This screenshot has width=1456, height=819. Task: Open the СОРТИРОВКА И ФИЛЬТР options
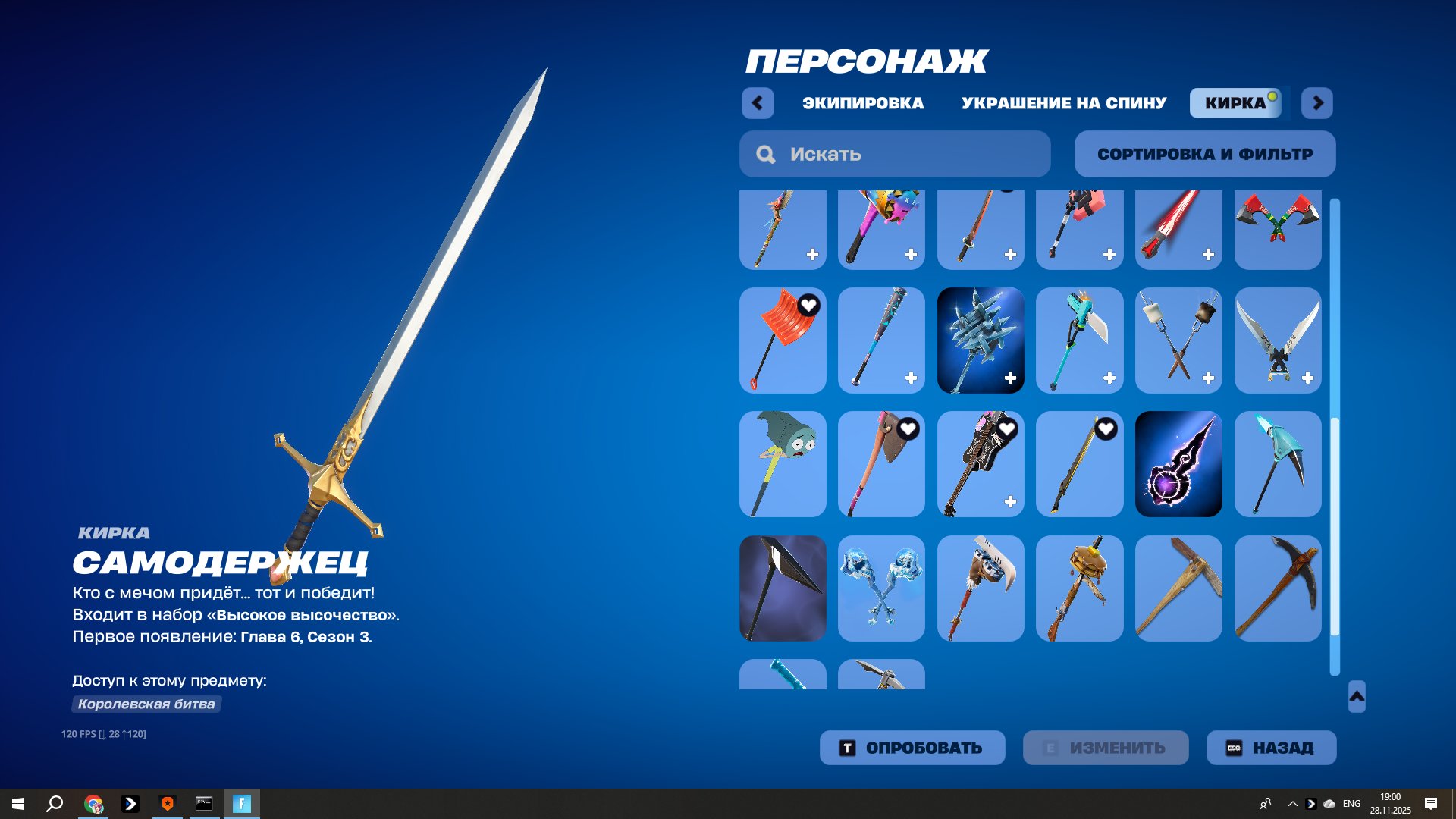(x=1204, y=154)
